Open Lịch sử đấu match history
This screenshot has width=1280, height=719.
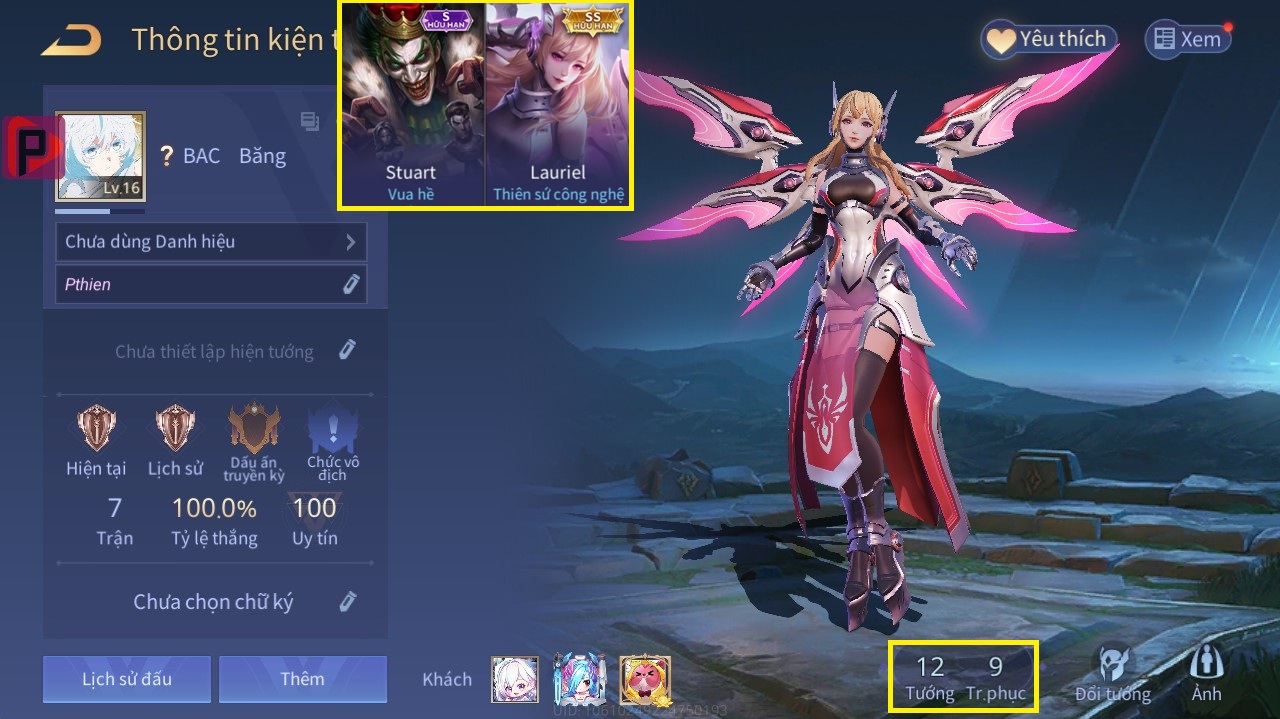pos(127,680)
